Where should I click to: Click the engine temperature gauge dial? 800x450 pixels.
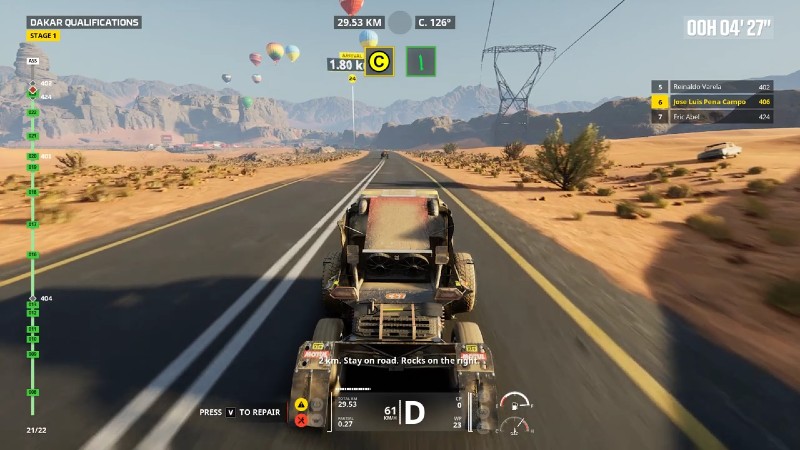coord(514,427)
